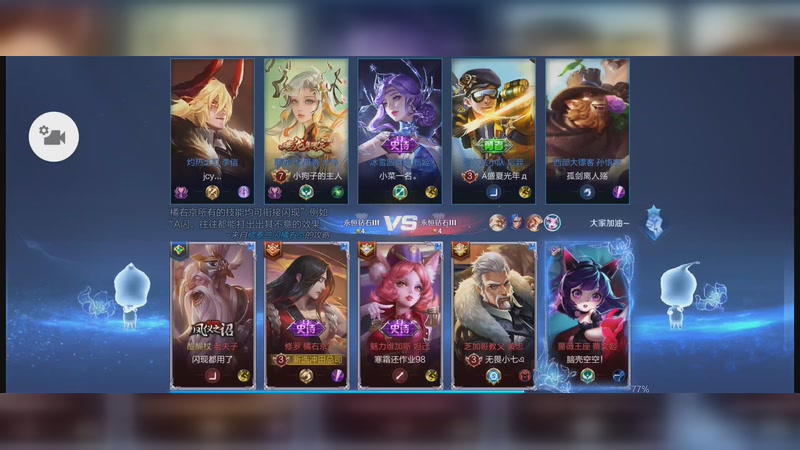Tap the 大家加油 quick chat message
This screenshot has width=800, height=450.
pos(609,223)
